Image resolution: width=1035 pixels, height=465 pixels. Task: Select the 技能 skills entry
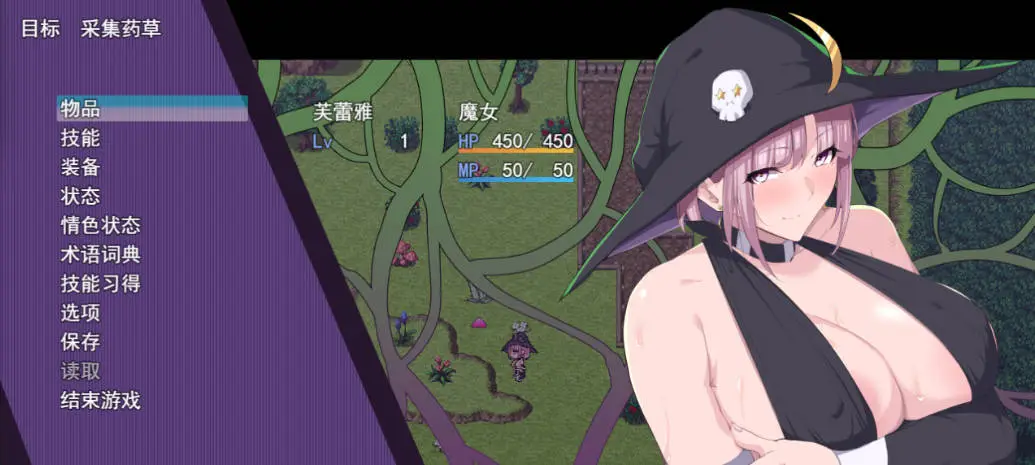click(x=80, y=138)
